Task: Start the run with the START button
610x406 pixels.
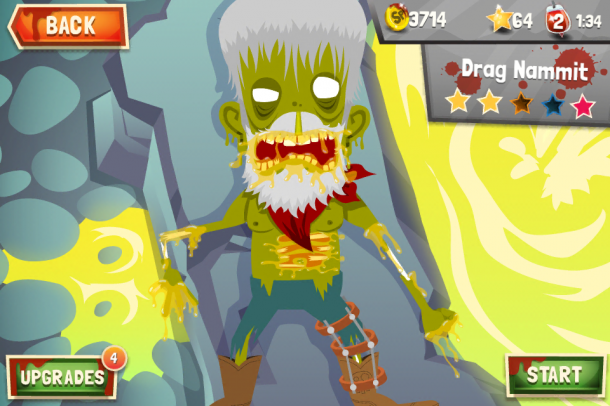Action: pyautogui.click(x=554, y=375)
